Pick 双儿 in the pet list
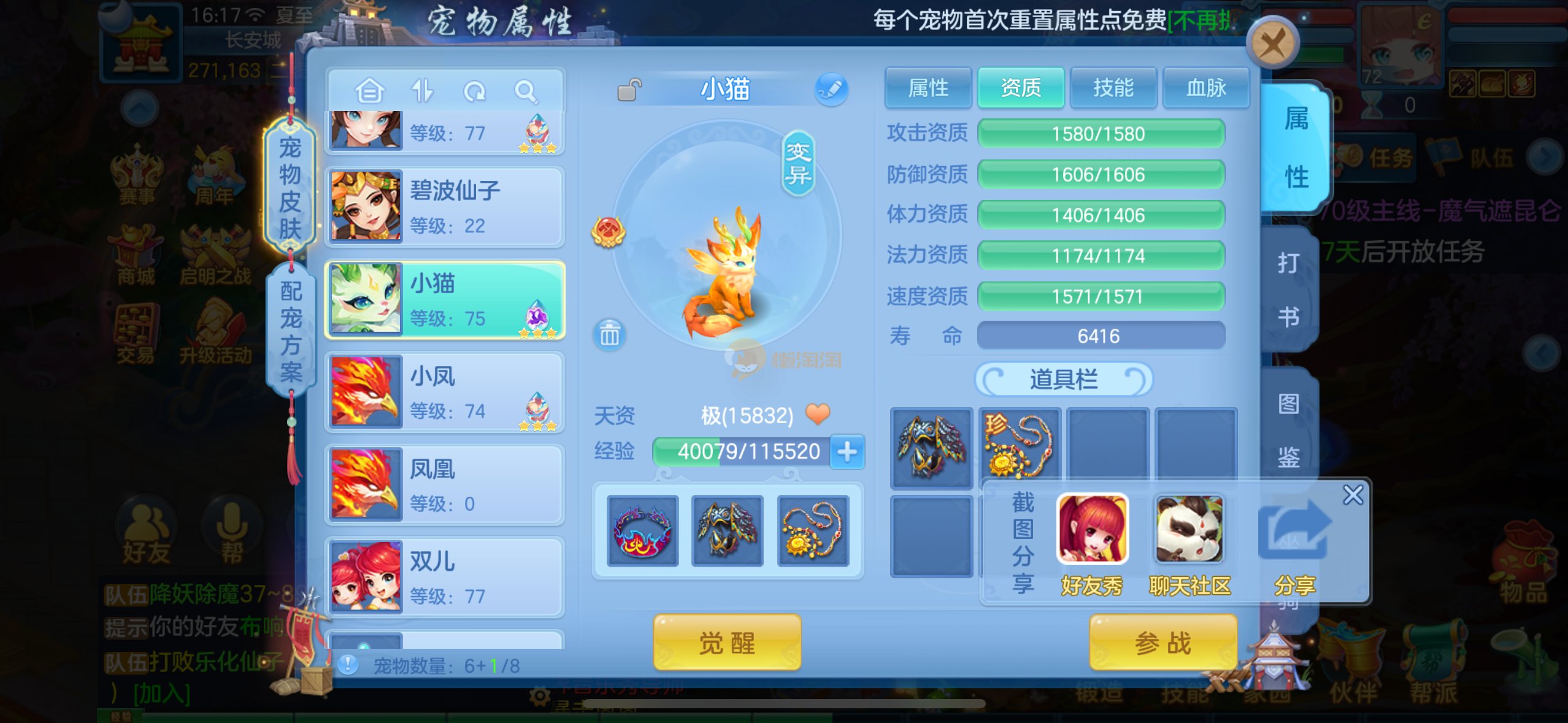This screenshot has height=723, width=1568. click(x=444, y=577)
